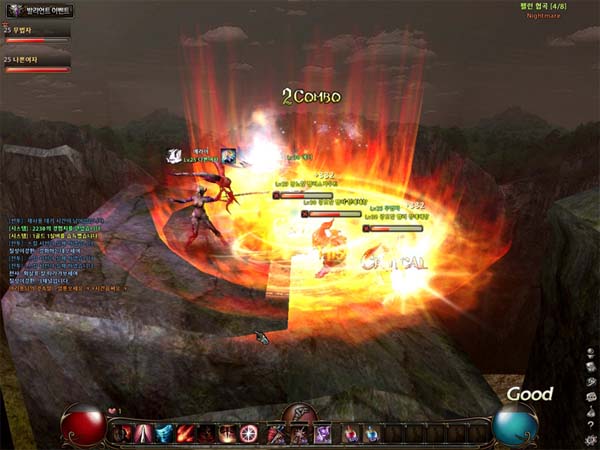The height and width of the screenshot is (450, 600).
Task: Open the event button at top-left
Action: 43,11
